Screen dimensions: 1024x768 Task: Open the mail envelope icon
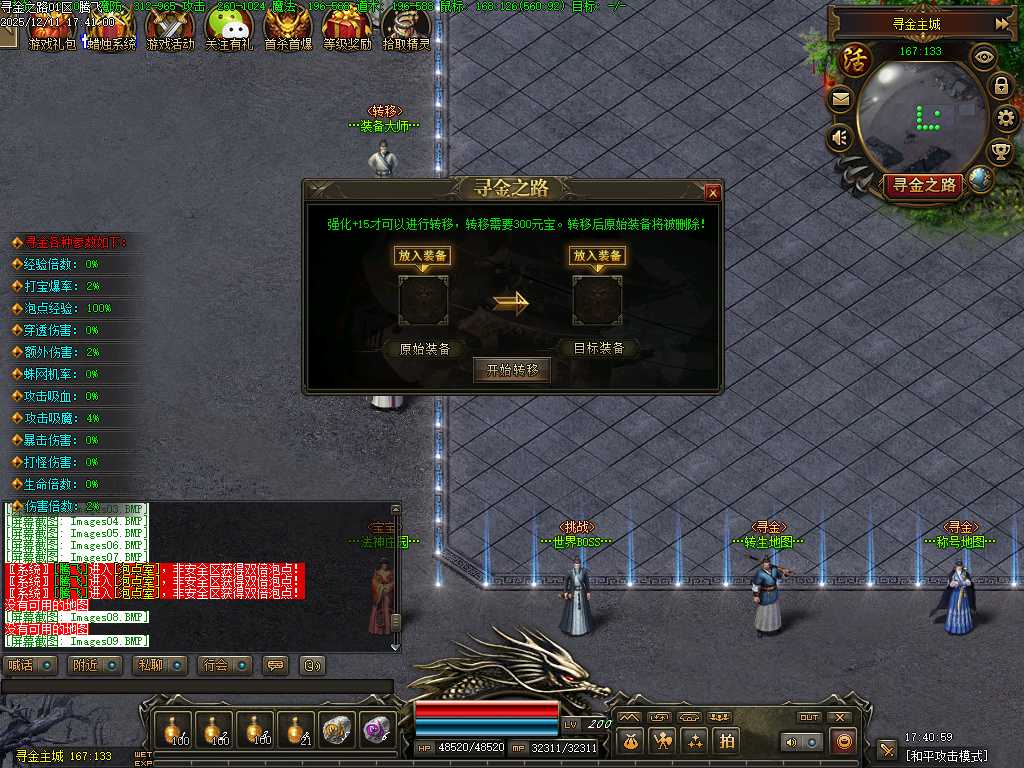click(839, 99)
